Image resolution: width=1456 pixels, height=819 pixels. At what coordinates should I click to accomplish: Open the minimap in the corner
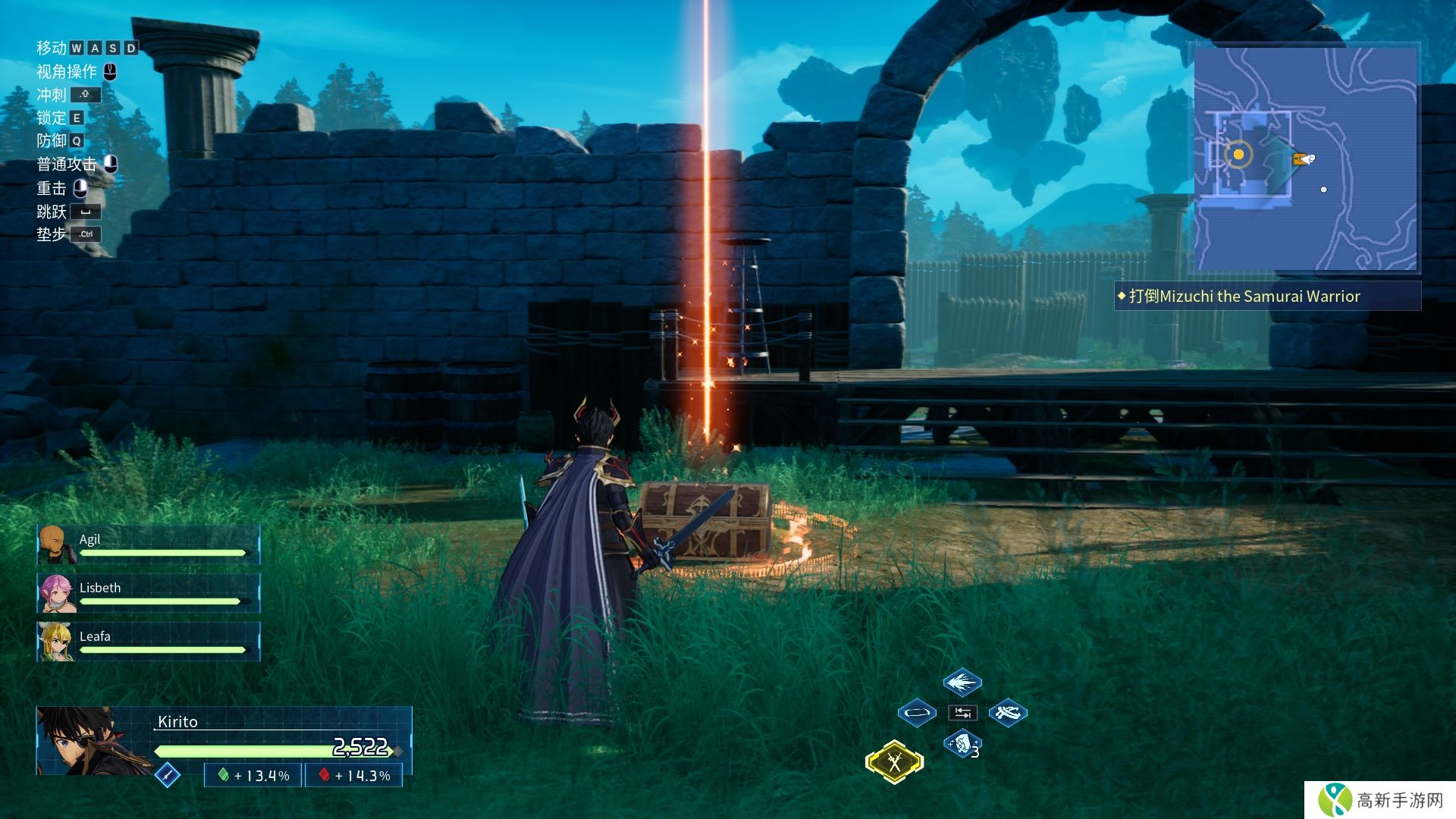[x=1305, y=158]
